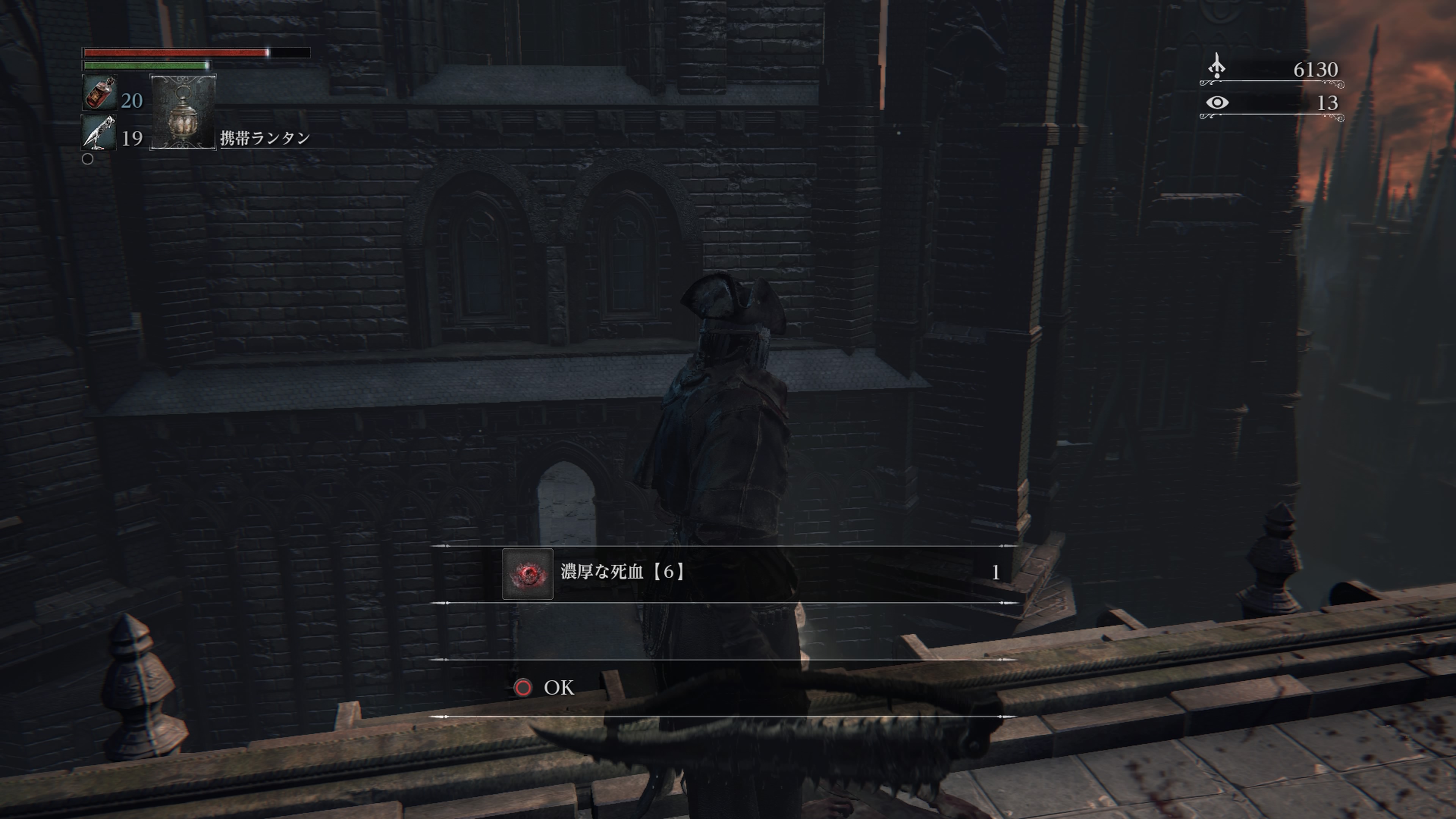Image resolution: width=1456 pixels, height=819 pixels.
Task: Select the Blood Vial item icon
Action: (x=99, y=93)
